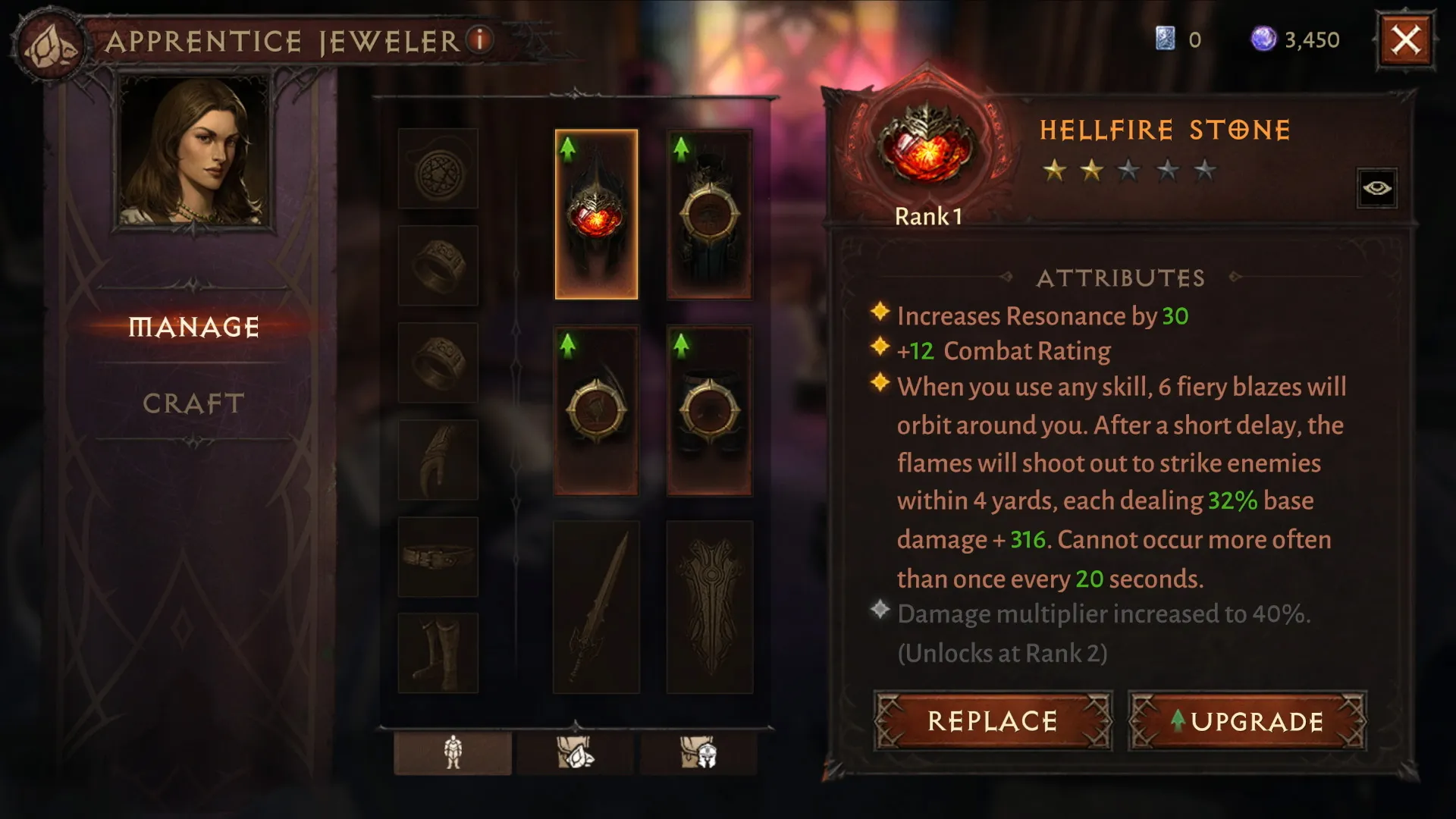Open the Apprentice Jeweler info tooltip
The image size is (1456, 819).
(x=479, y=39)
